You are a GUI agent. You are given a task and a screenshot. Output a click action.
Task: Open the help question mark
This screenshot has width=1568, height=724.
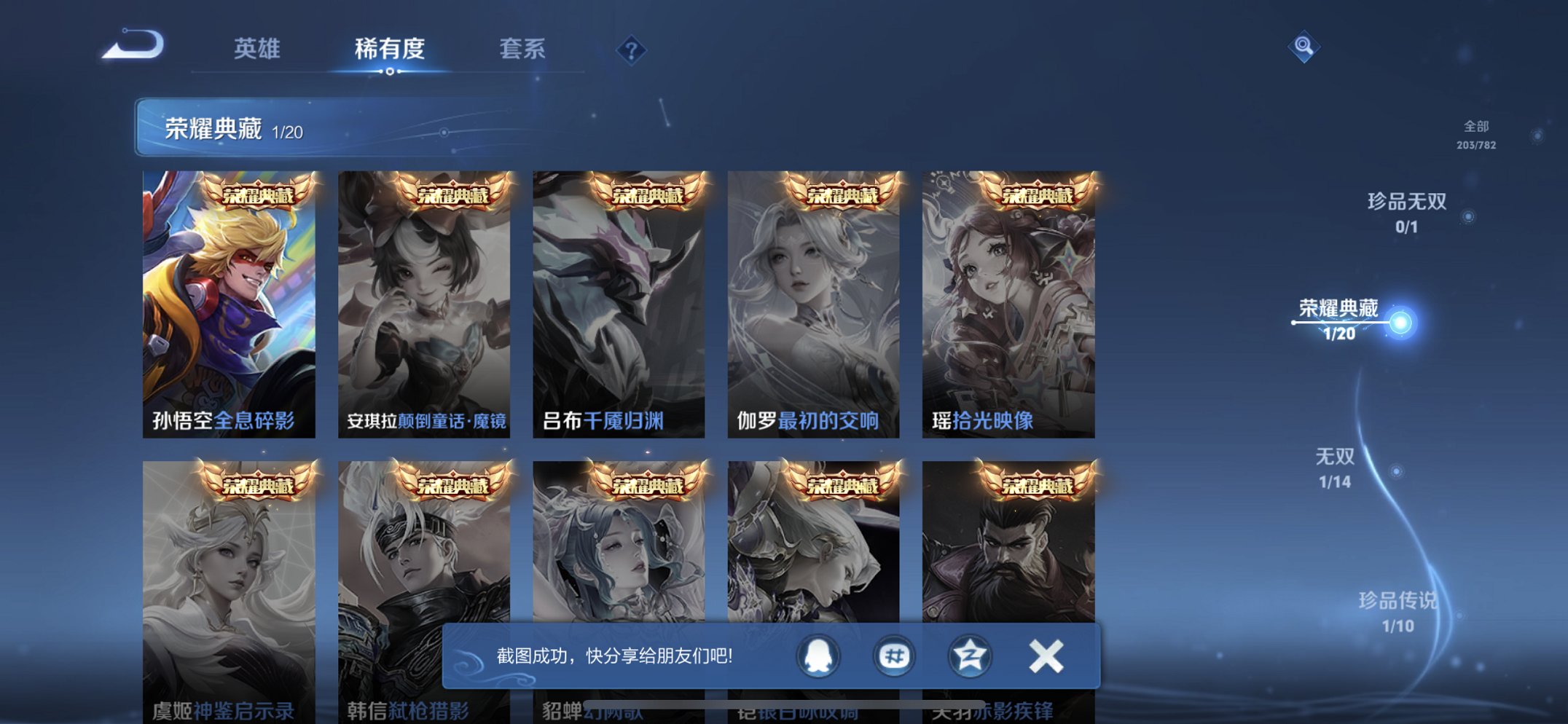(631, 49)
